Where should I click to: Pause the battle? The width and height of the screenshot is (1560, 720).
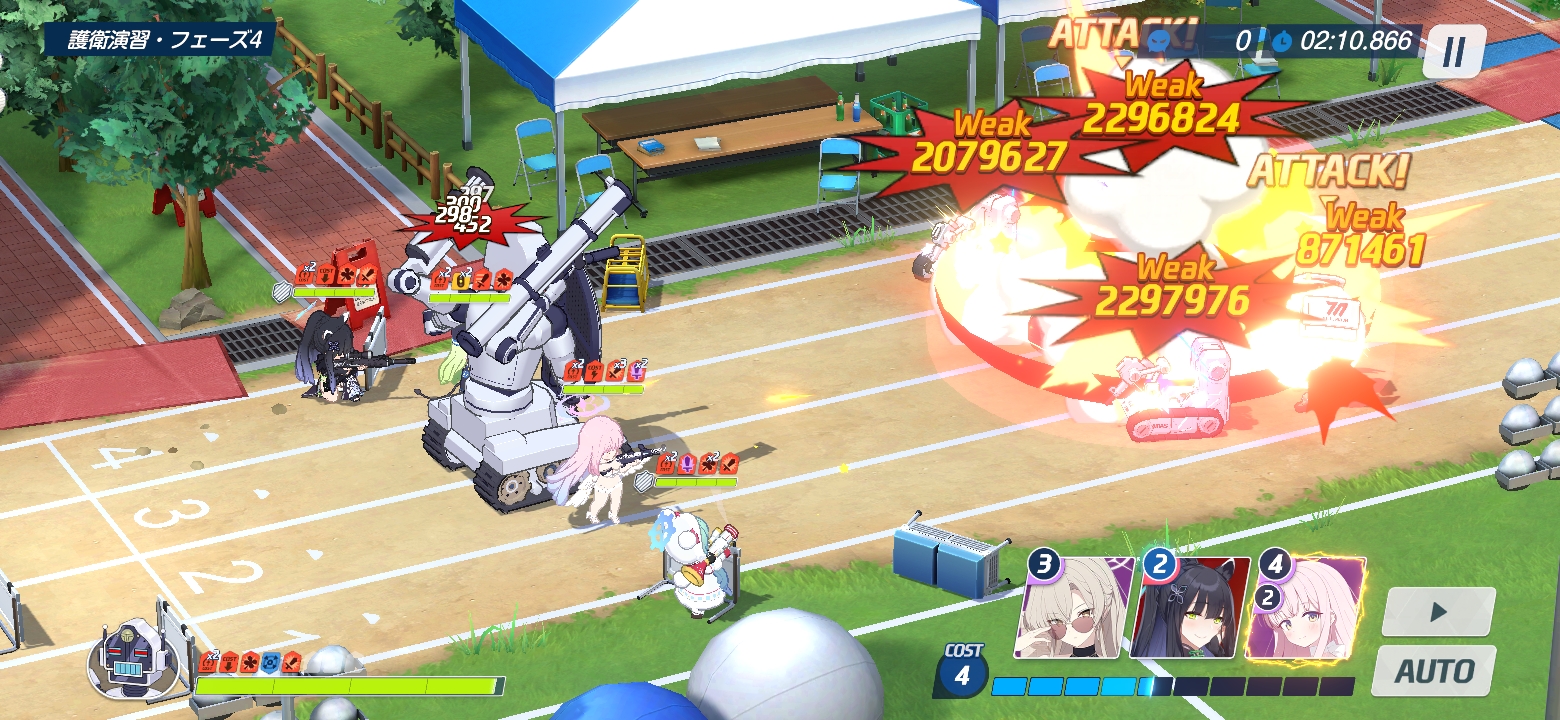click(x=1454, y=50)
